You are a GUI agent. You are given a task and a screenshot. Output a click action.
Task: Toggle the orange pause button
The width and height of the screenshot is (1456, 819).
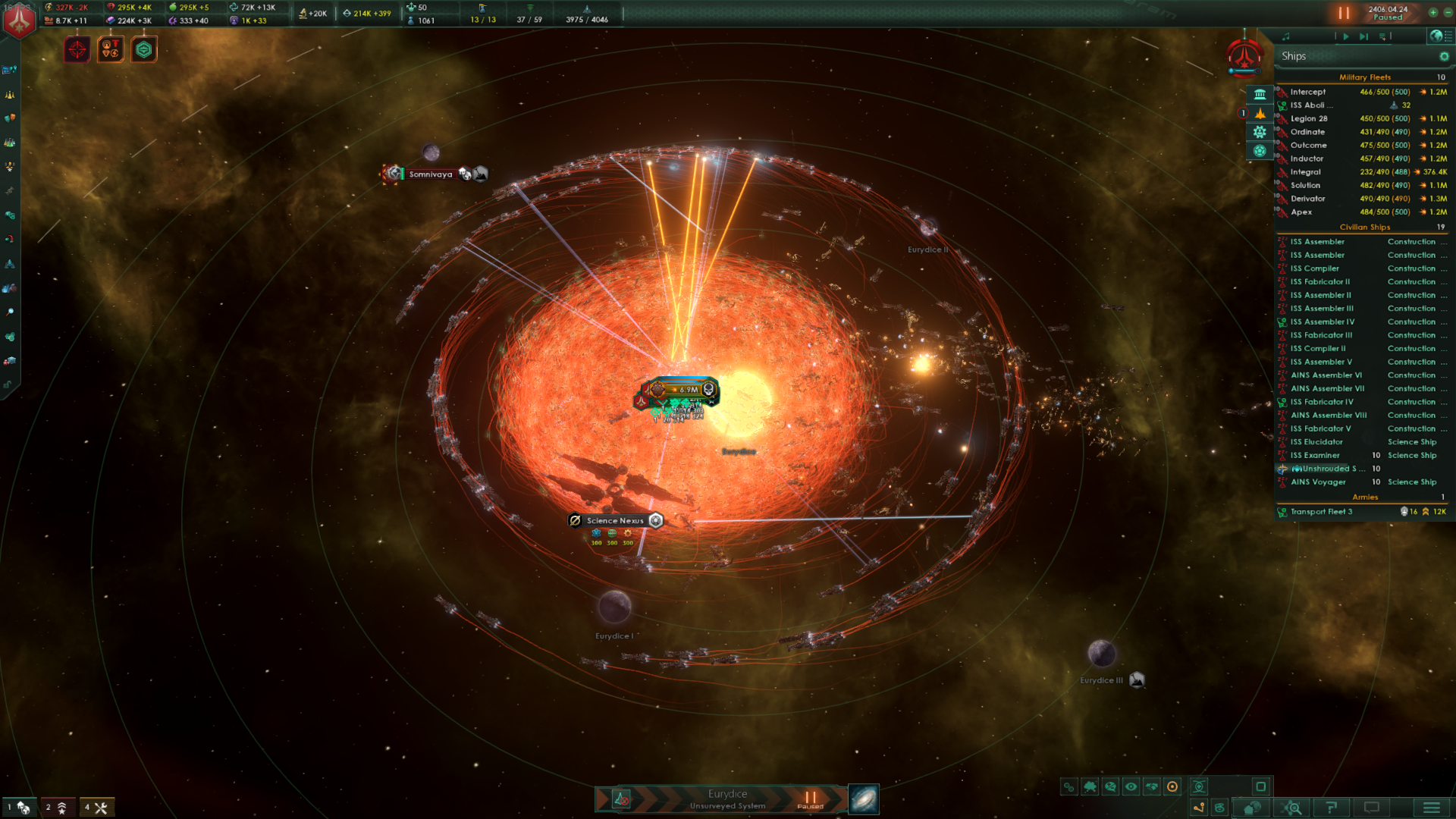1344,13
